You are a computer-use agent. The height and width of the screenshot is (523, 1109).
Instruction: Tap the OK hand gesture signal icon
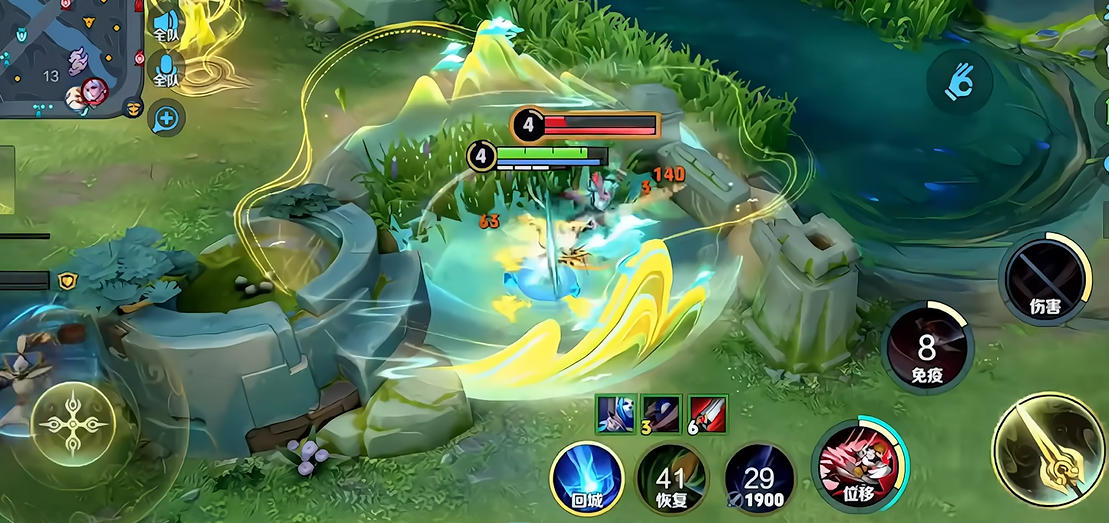click(959, 81)
